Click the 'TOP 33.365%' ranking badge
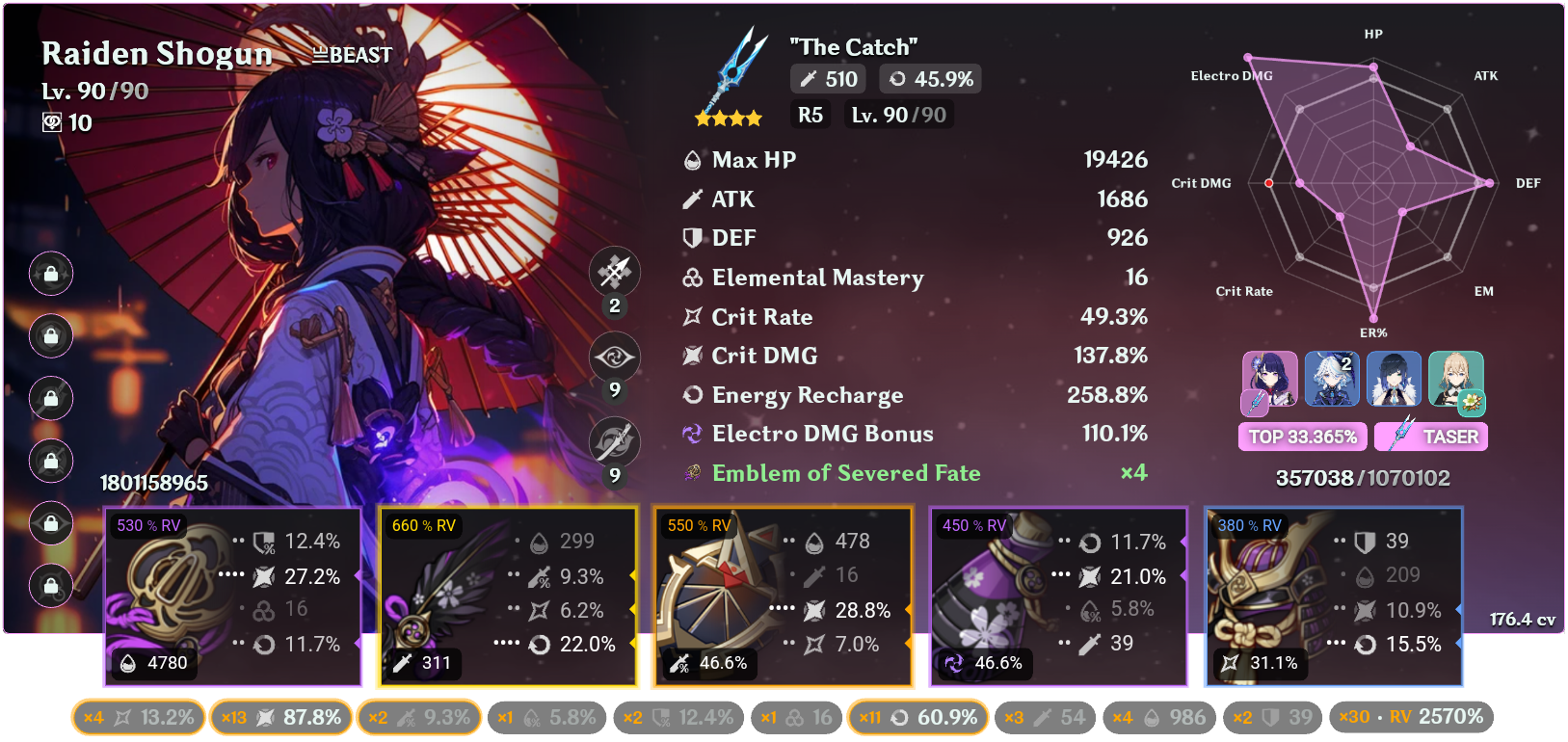The width and height of the screenshot is (1568, 742). point(1302,437)
